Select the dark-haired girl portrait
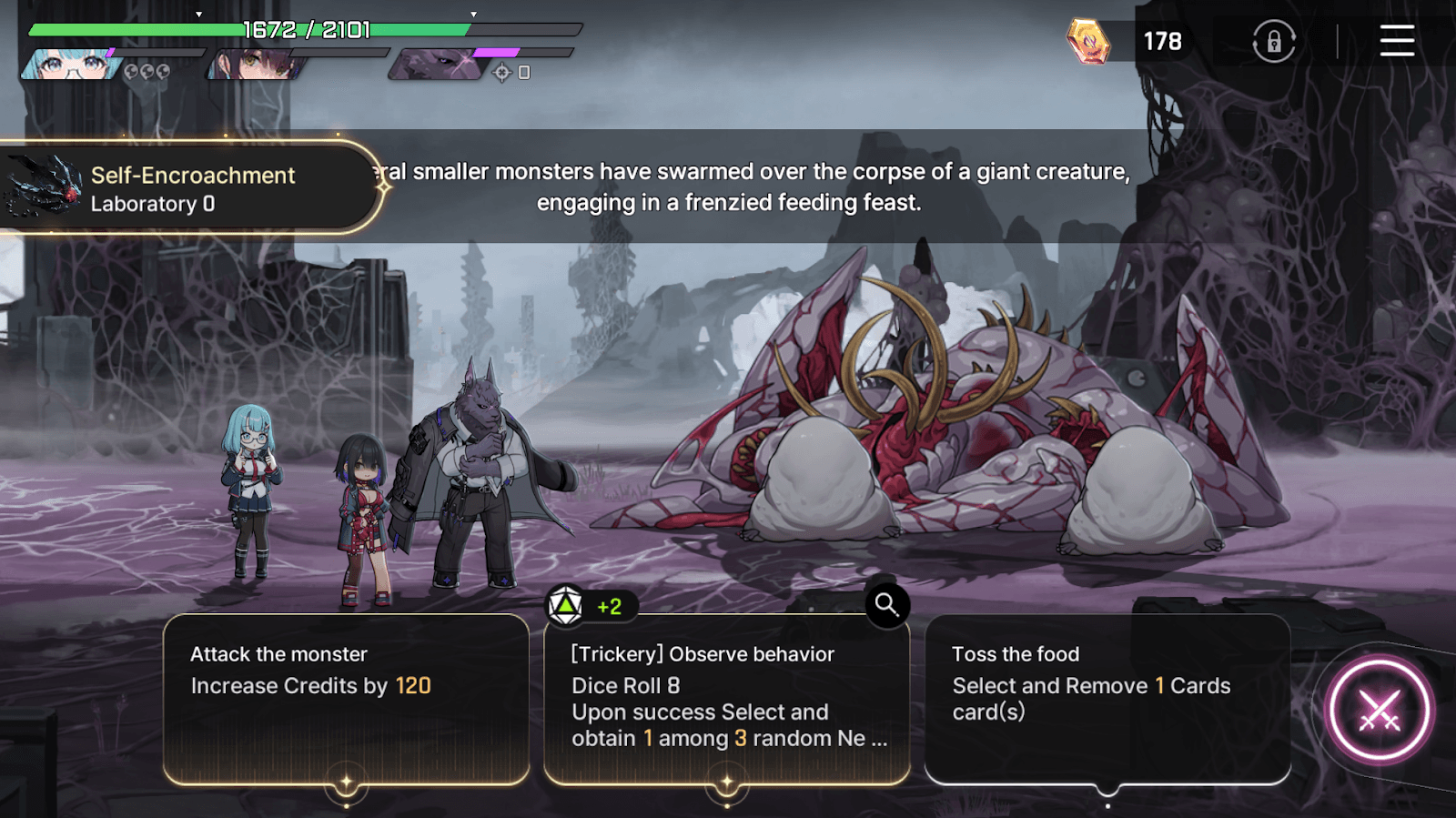 coord(256,66)
